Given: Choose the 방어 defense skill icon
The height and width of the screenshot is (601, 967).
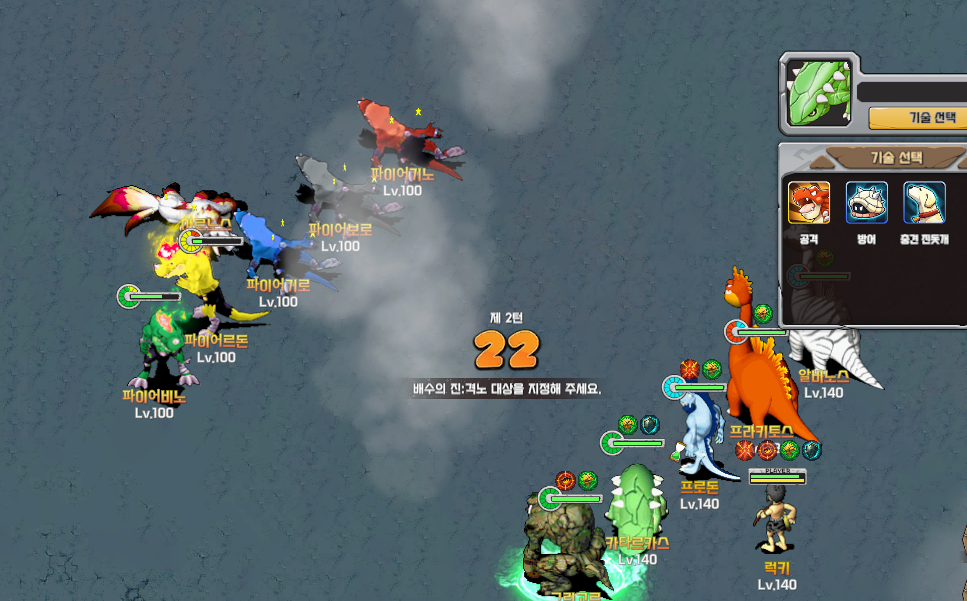Looking at the screenshot, I should coord(866,203).
